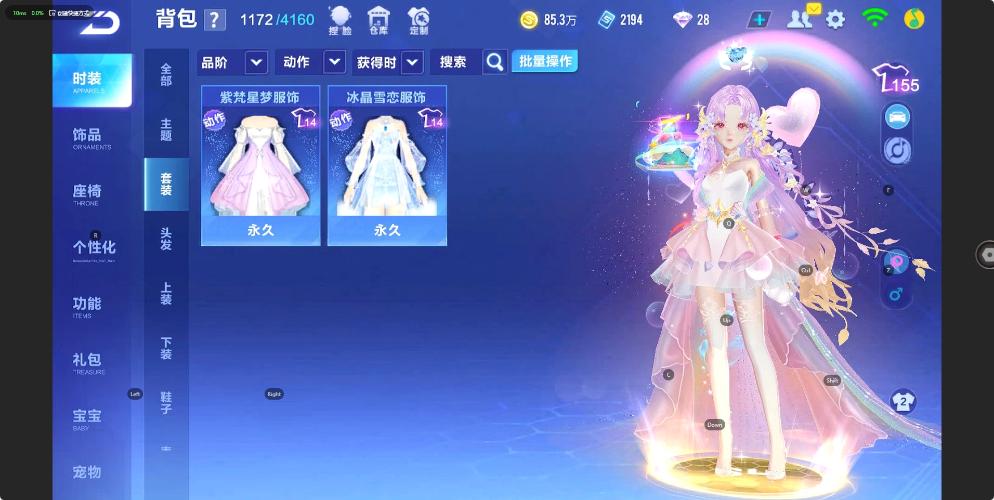This screenshot has height=500, width=994.
Task: Open the 下装 bottoms sub-tab
Action: (x=166, y=348)
